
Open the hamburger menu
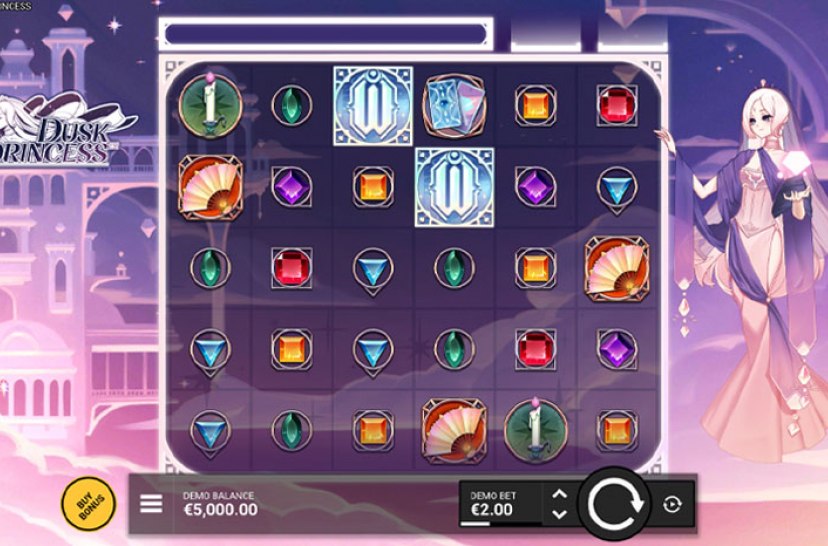point(151,503)
